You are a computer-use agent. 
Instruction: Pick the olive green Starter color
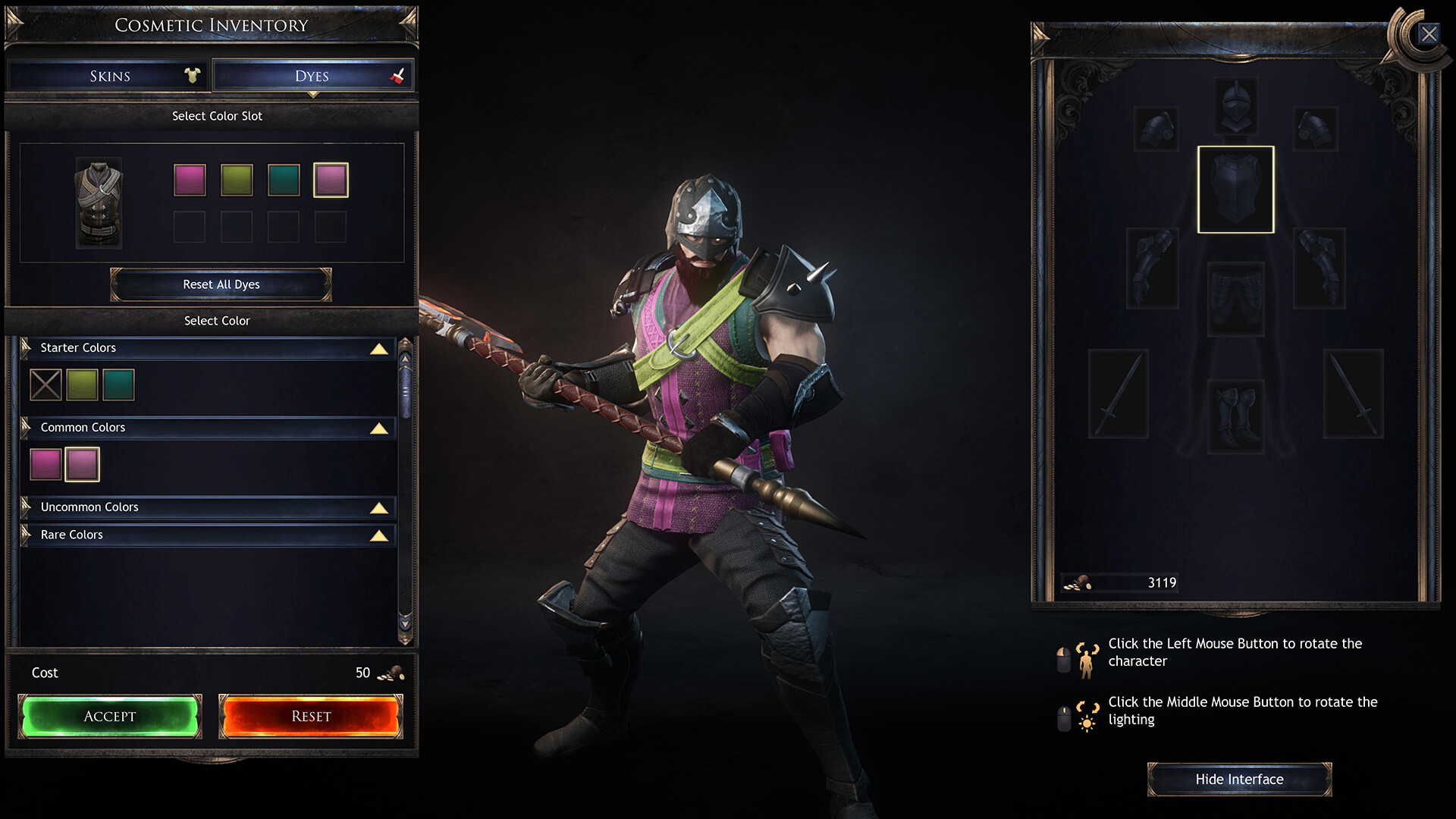click(x=82, y=384)
